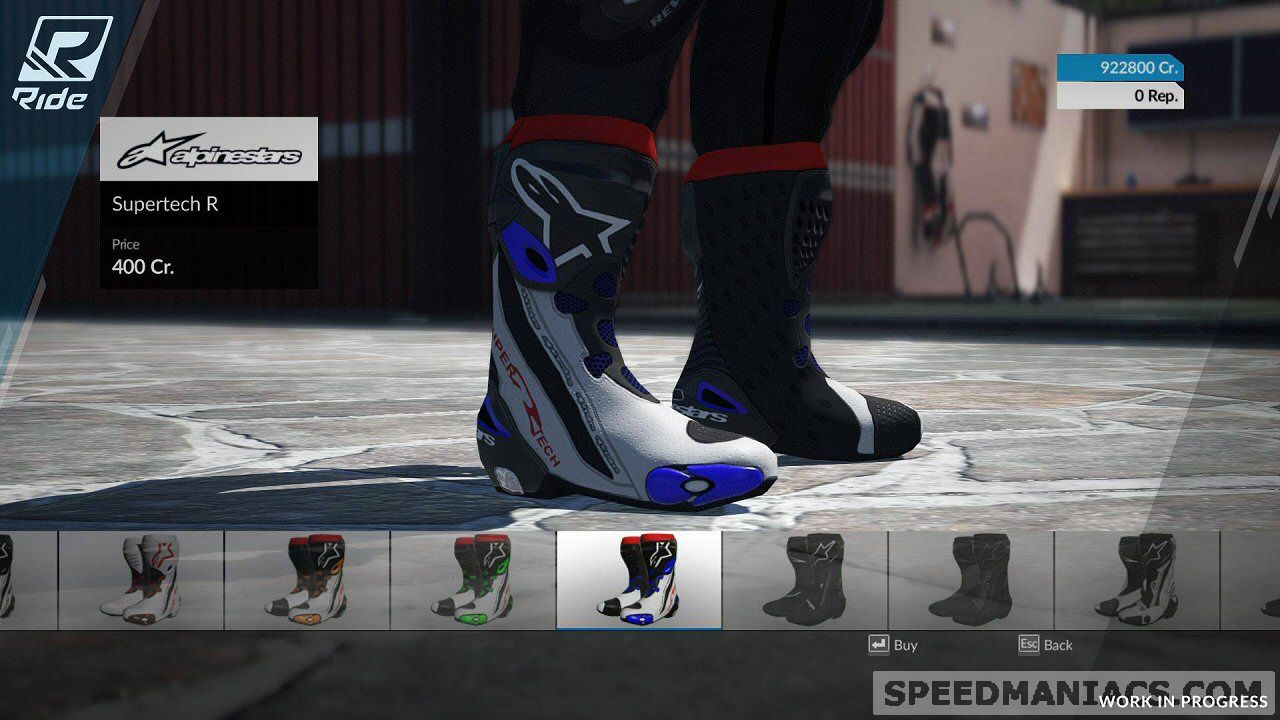
Task: Select the plain all-black boots thumbnail
Action: tap(971, 580)
